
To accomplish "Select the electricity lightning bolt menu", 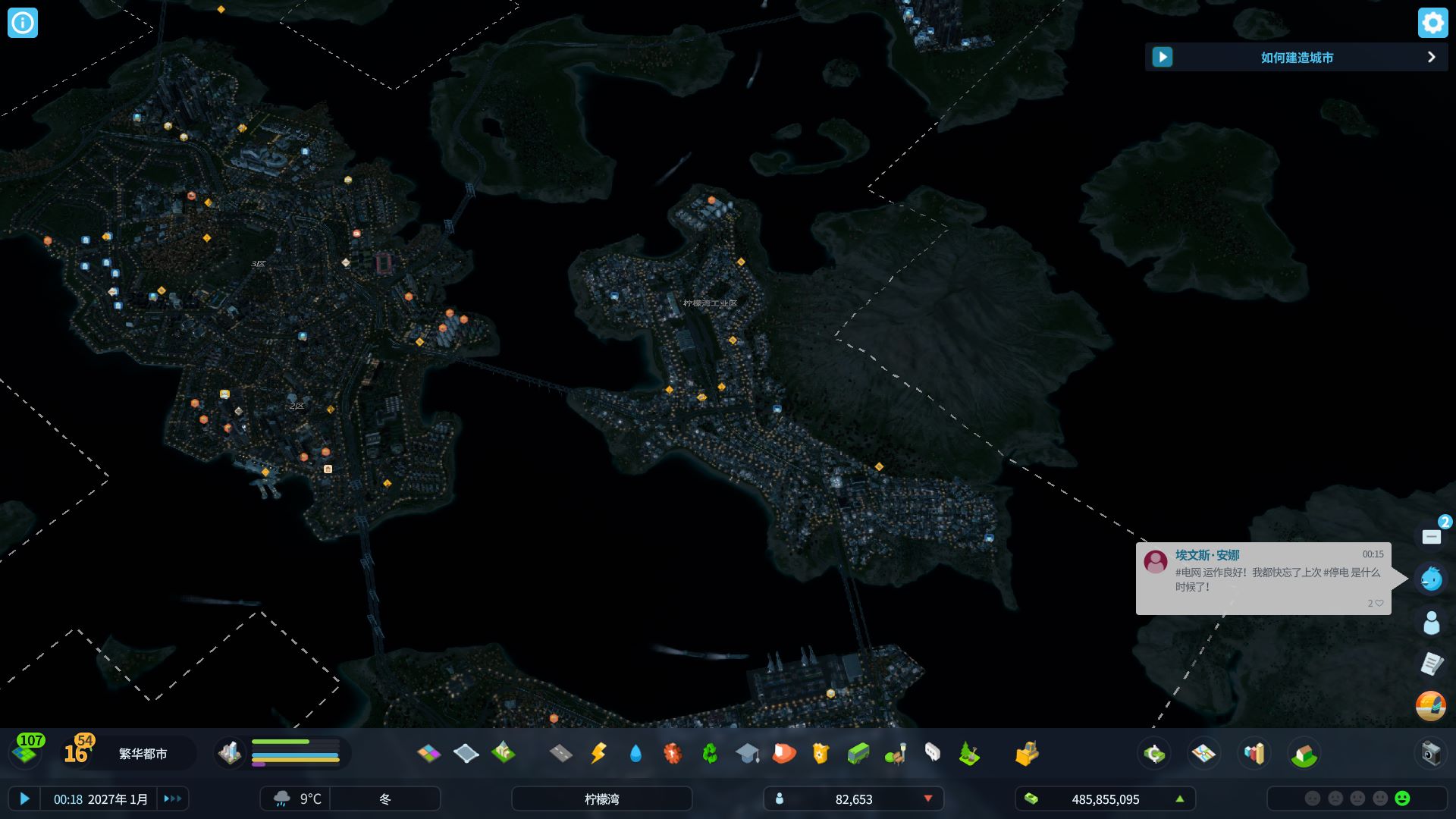I will tap(598, 753).
